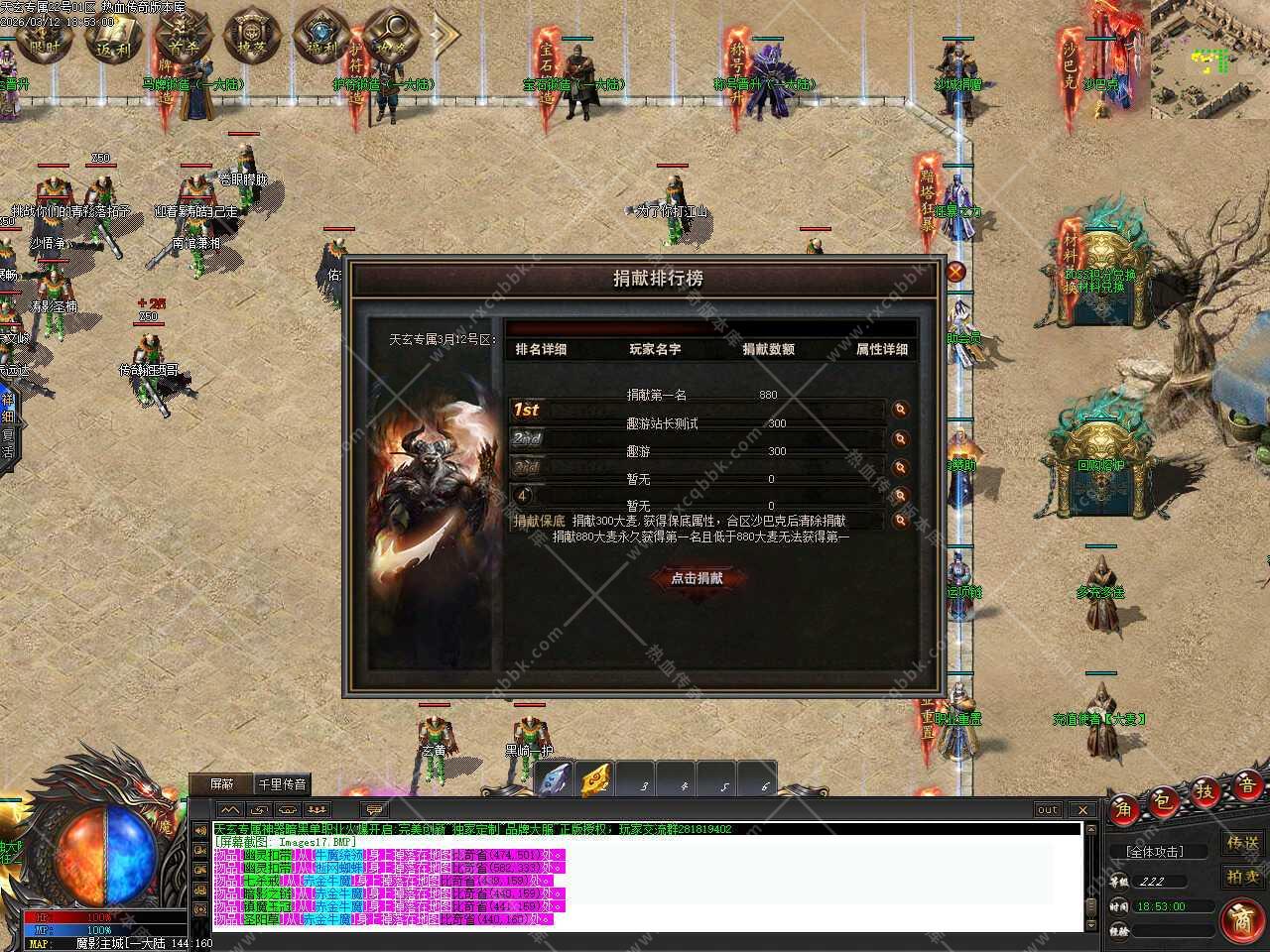
Task: Close the donation ranking window
Action: coord(955,273)
